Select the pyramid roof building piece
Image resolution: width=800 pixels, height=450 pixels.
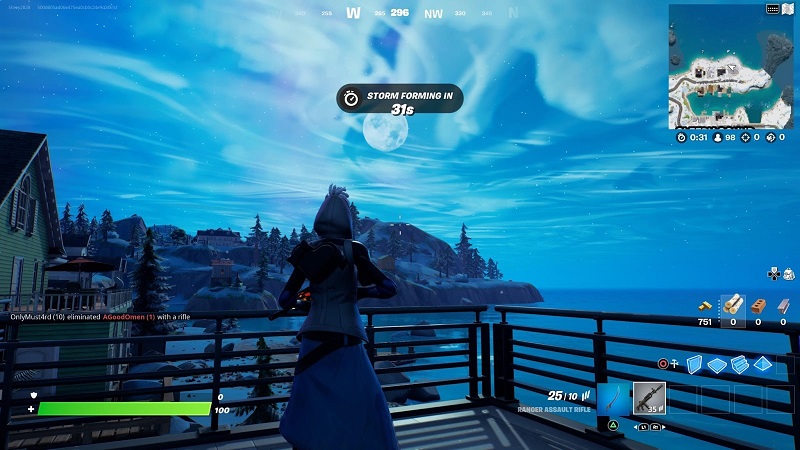(x=762, y=364)
